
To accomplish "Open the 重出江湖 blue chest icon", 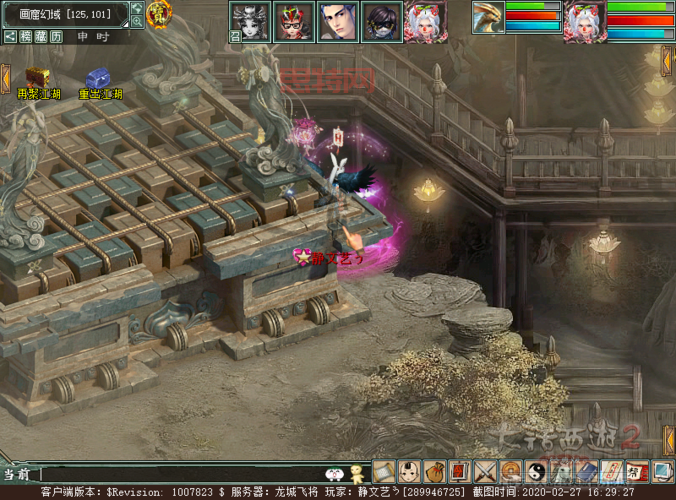I will pos(98,77).
